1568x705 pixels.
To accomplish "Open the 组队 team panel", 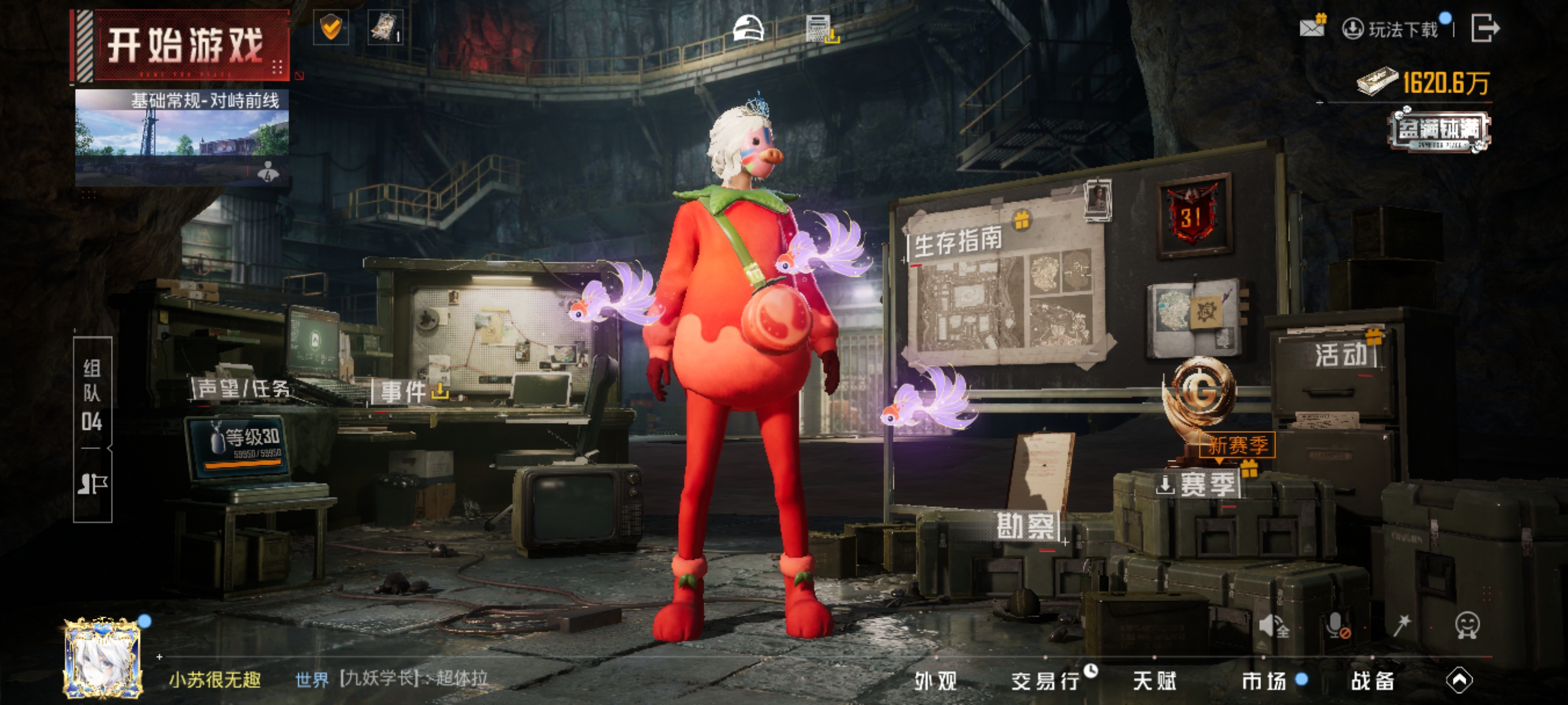I will point(92,395).
